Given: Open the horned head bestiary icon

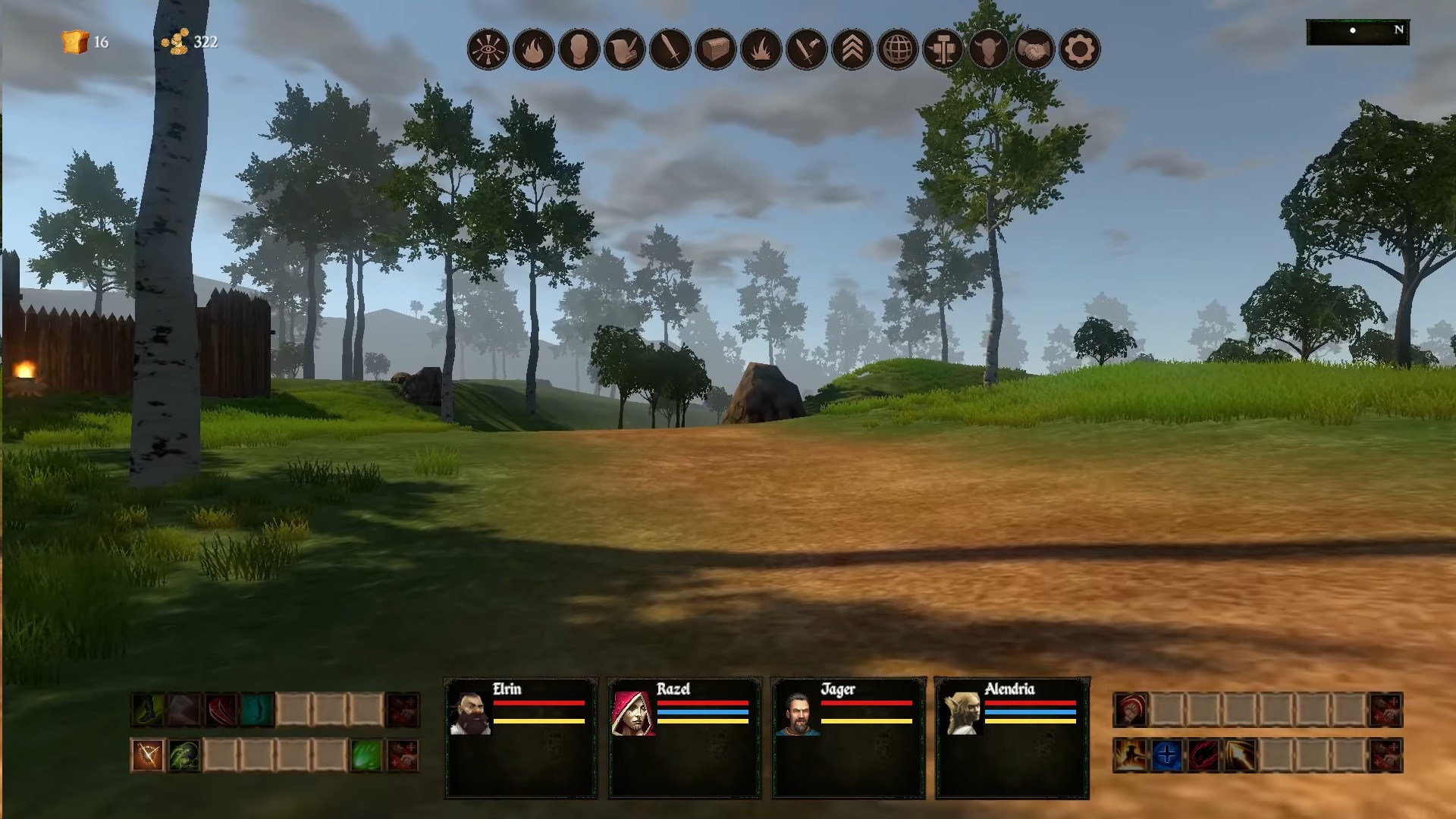Looking at the screenshot, I should tap(988, 51).
